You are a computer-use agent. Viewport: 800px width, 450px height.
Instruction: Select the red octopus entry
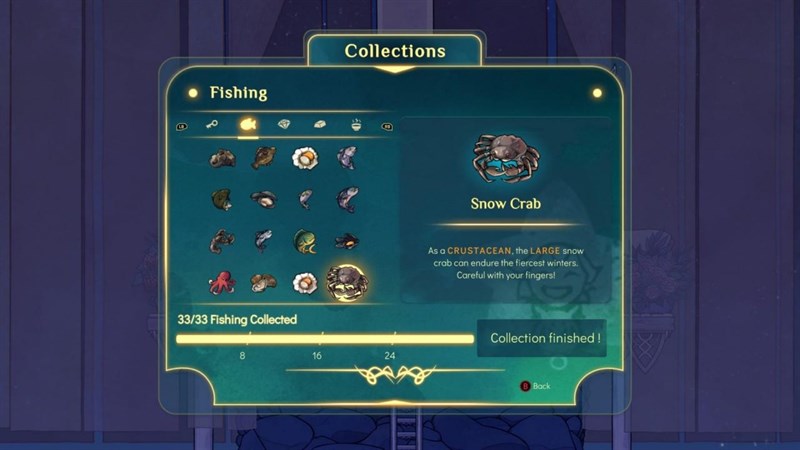221,282
